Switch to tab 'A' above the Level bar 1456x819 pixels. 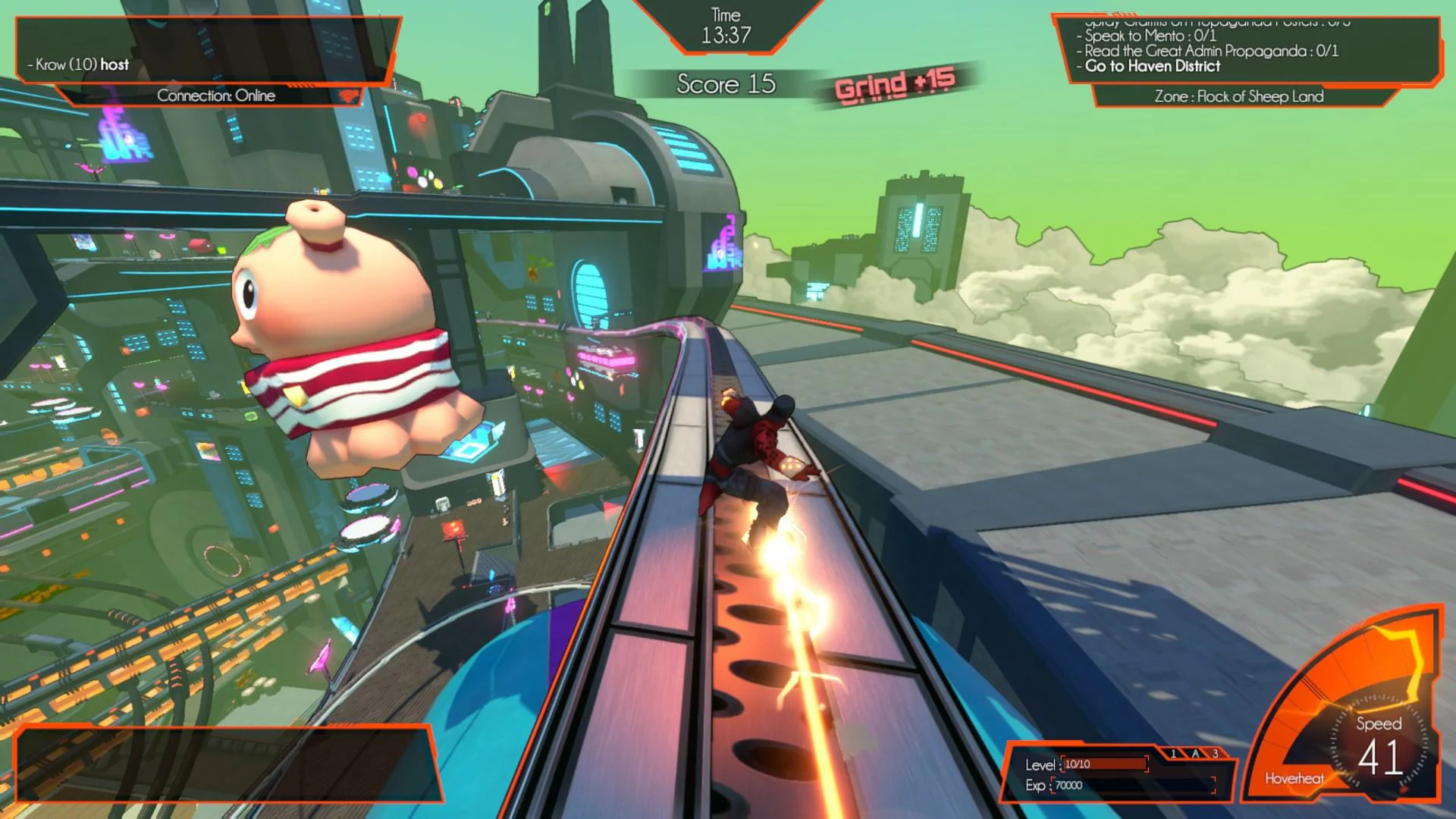coord(1195,755)
